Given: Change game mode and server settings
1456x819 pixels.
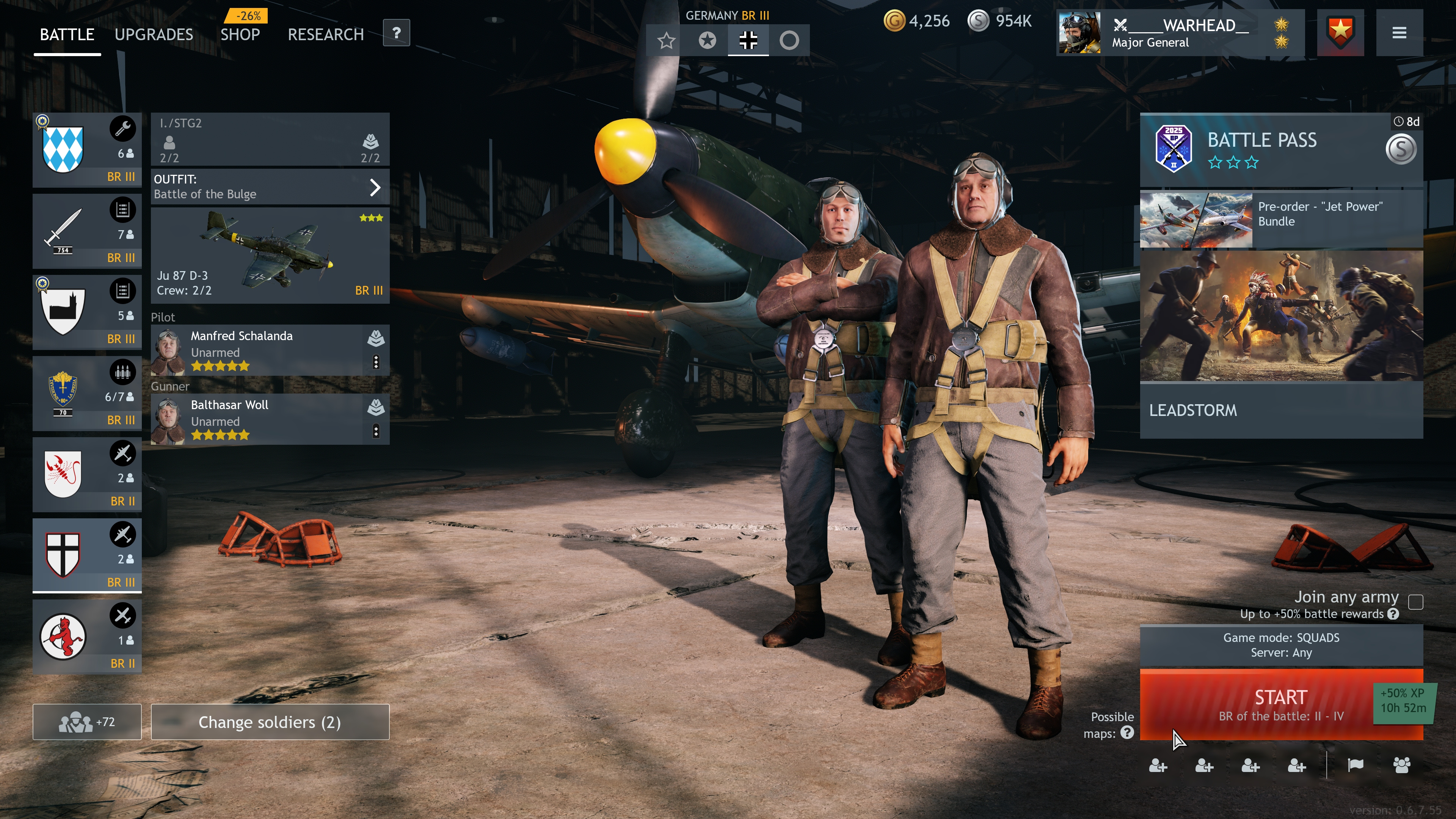Looking at the screenshot, I should (1281, 645).
